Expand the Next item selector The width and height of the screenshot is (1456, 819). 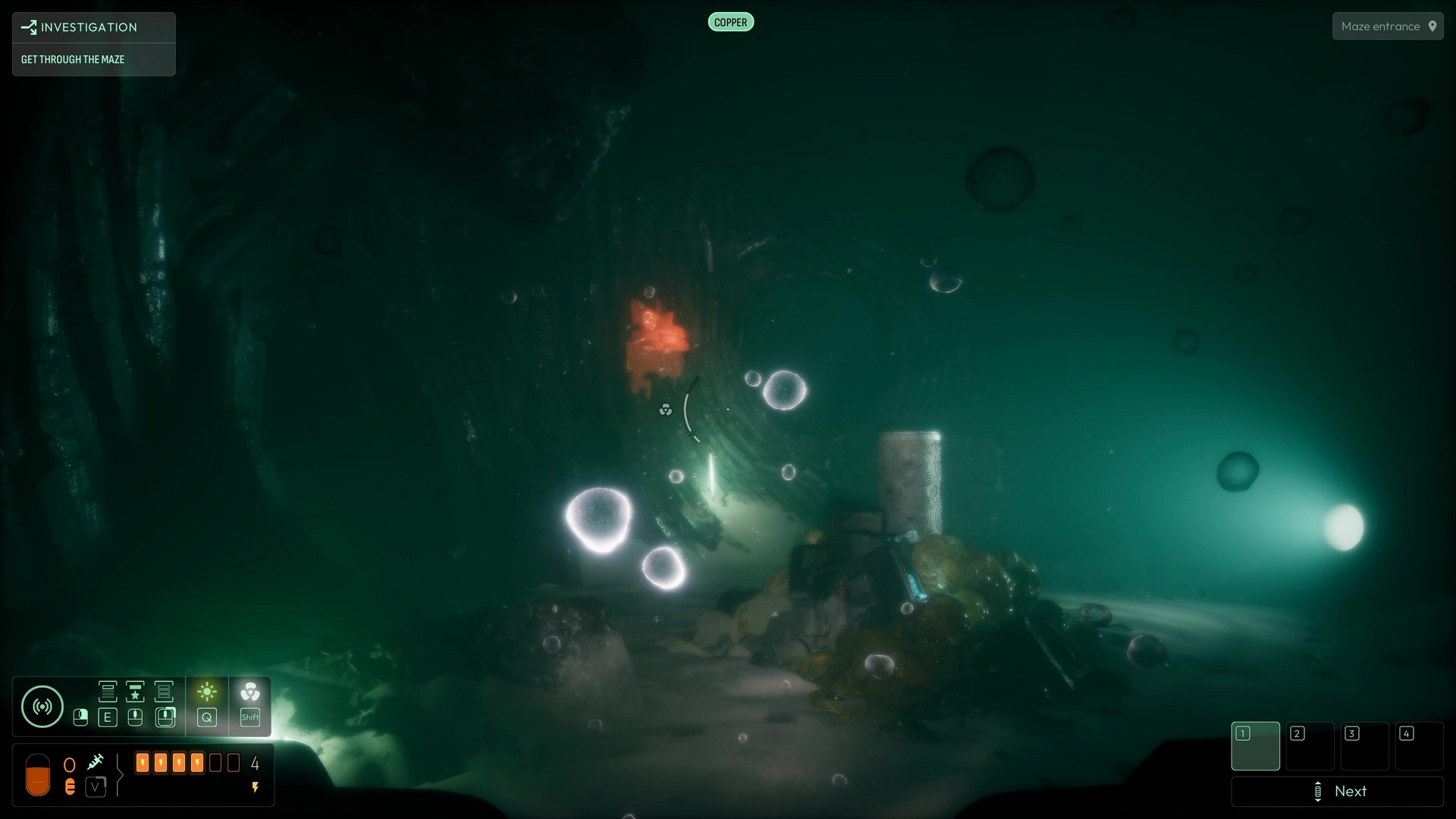[x=1338, y=791]
